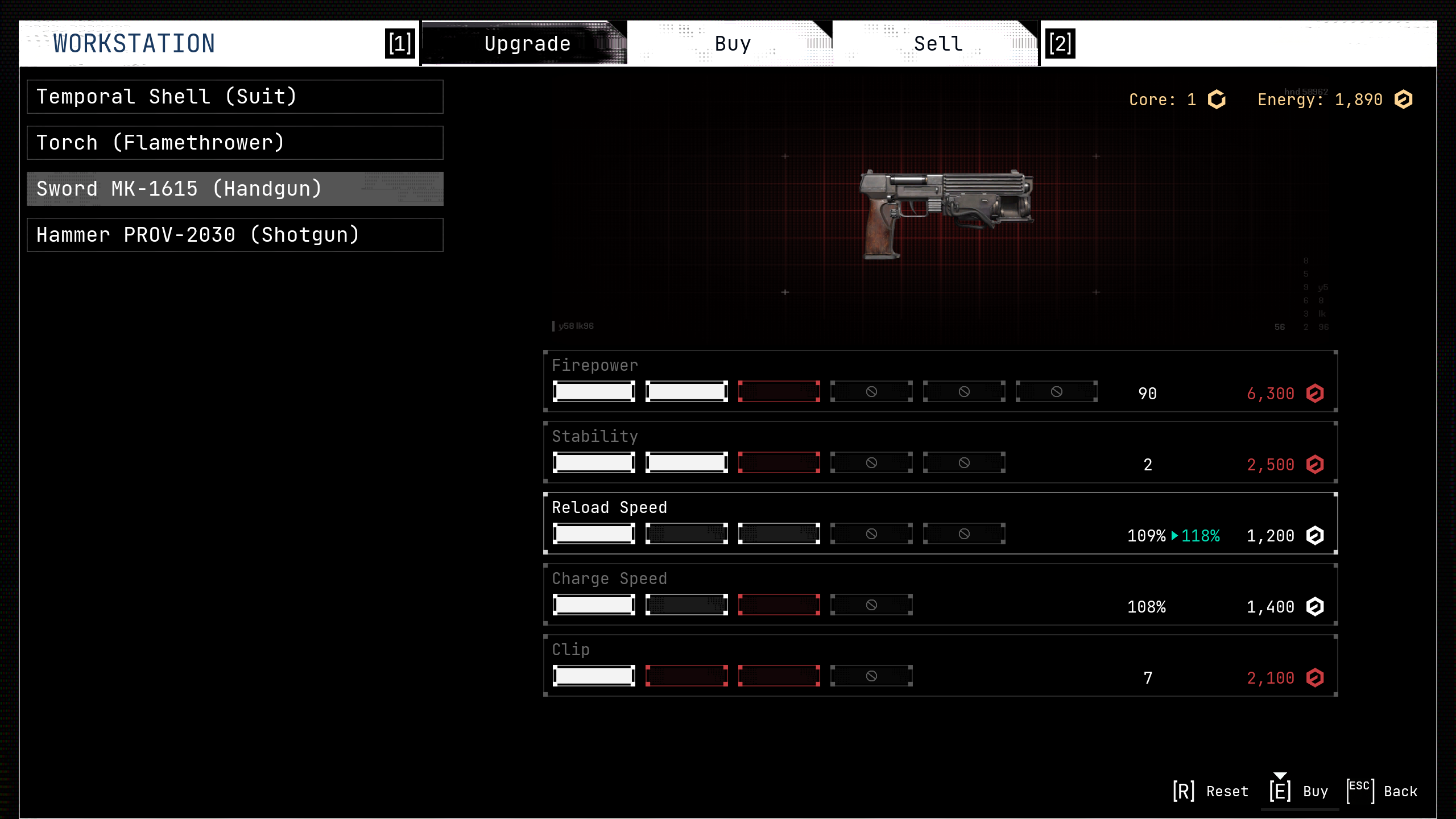Switch to the Upgrade tab

pyautogui.click(x=526, y=44)
